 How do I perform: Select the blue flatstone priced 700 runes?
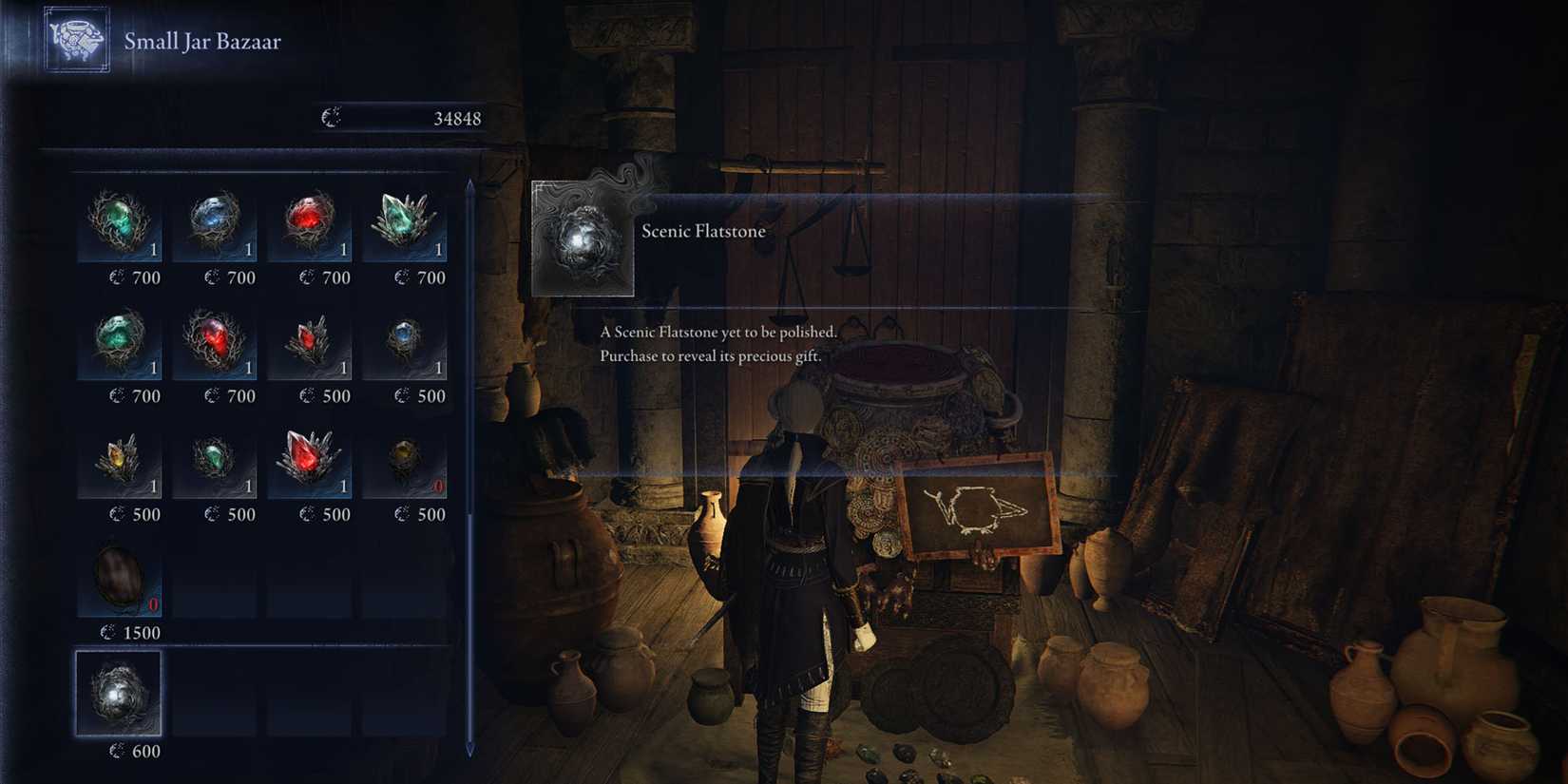[219, 223]
